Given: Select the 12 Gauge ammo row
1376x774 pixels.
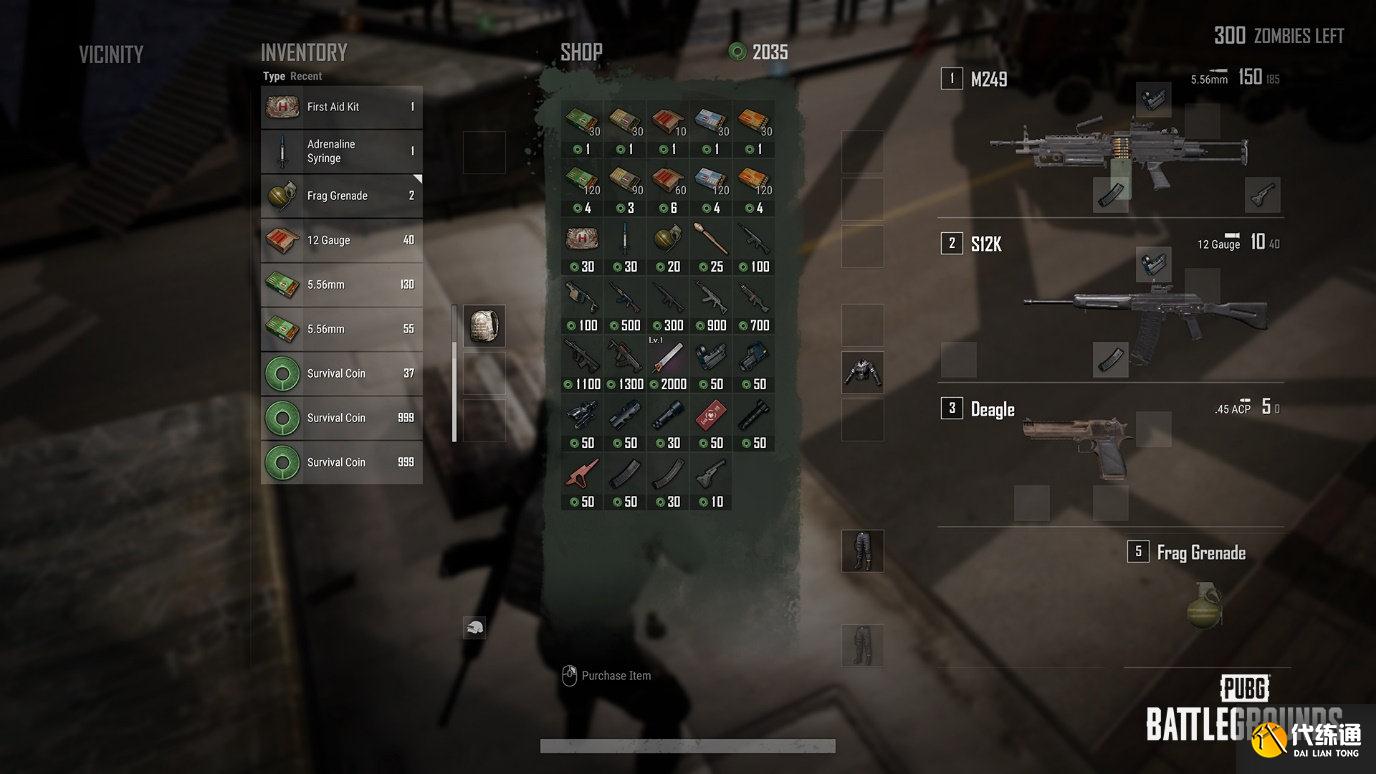Looking at the screenshot, I should [341, 240].
